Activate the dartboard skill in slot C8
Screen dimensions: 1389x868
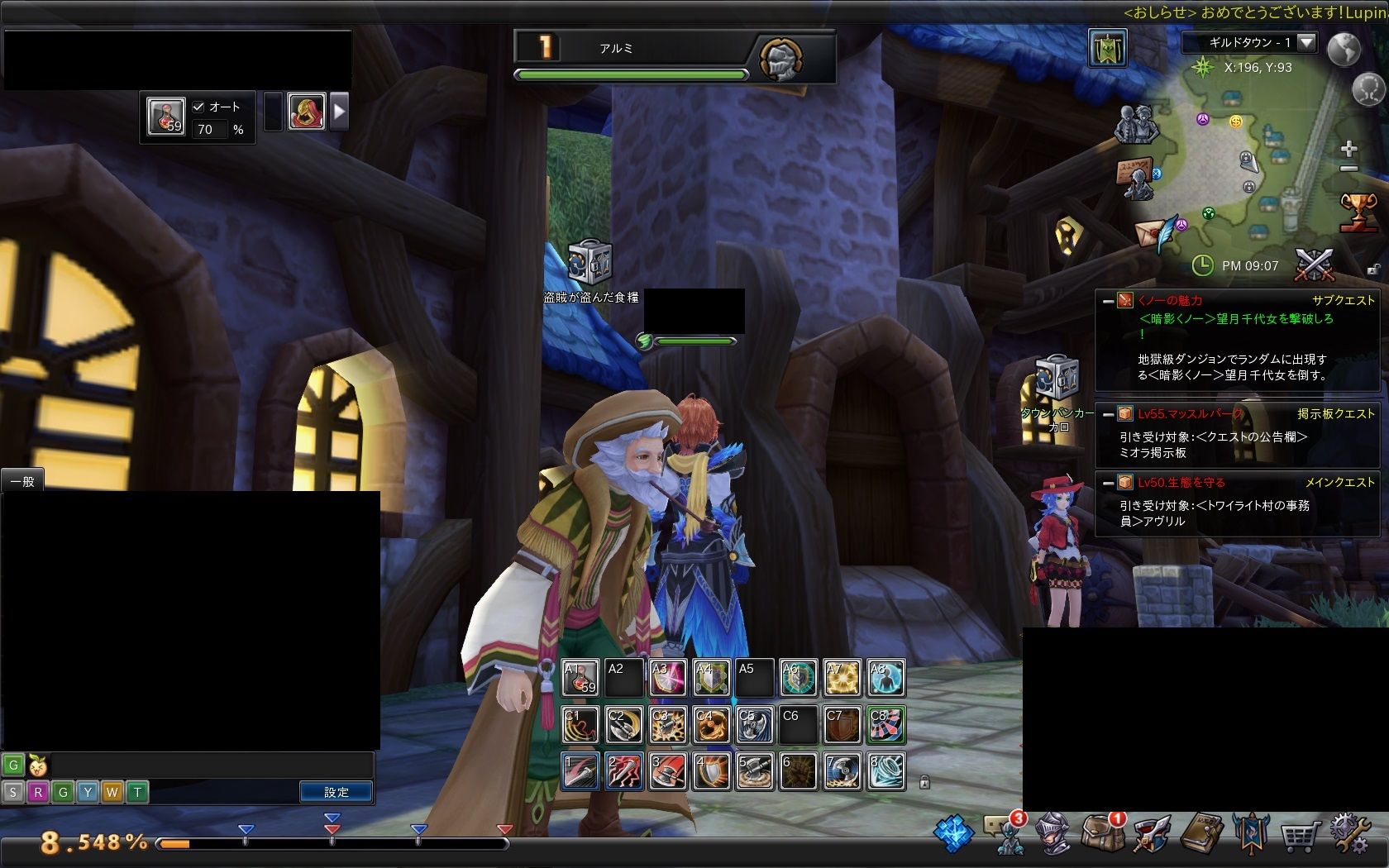point(885,725)
